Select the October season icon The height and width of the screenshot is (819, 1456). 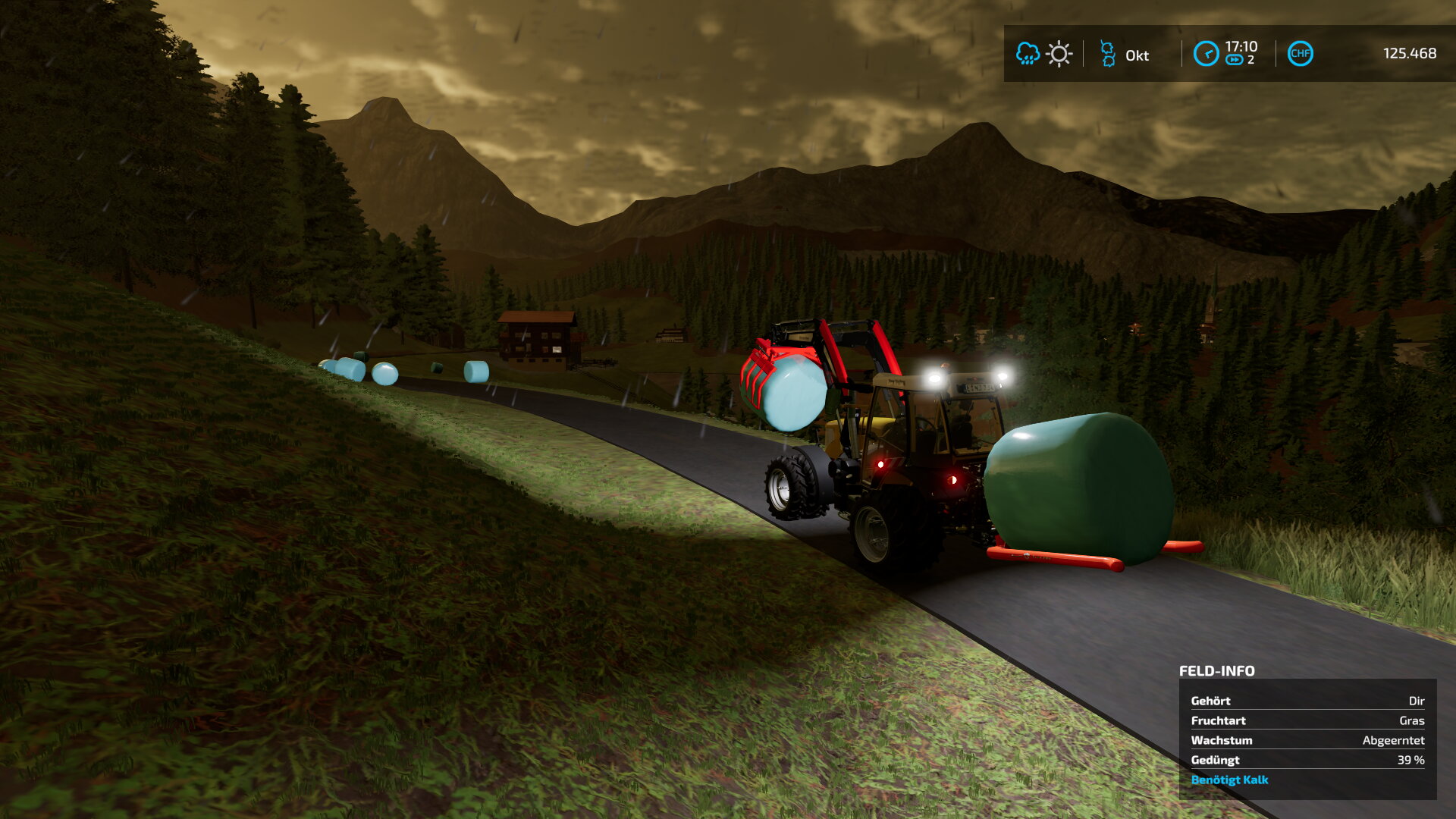(x=1108, y=54)
